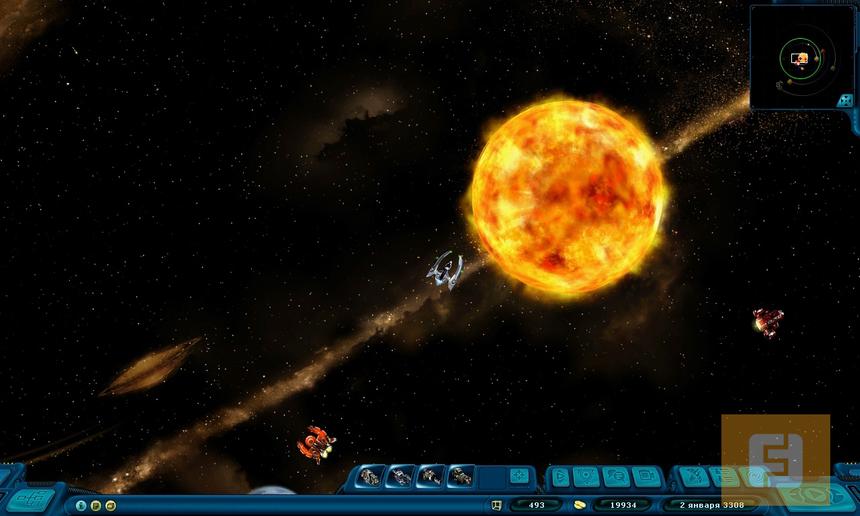
Task: Click the play arrow panel button
Action: tap(560, 477)
